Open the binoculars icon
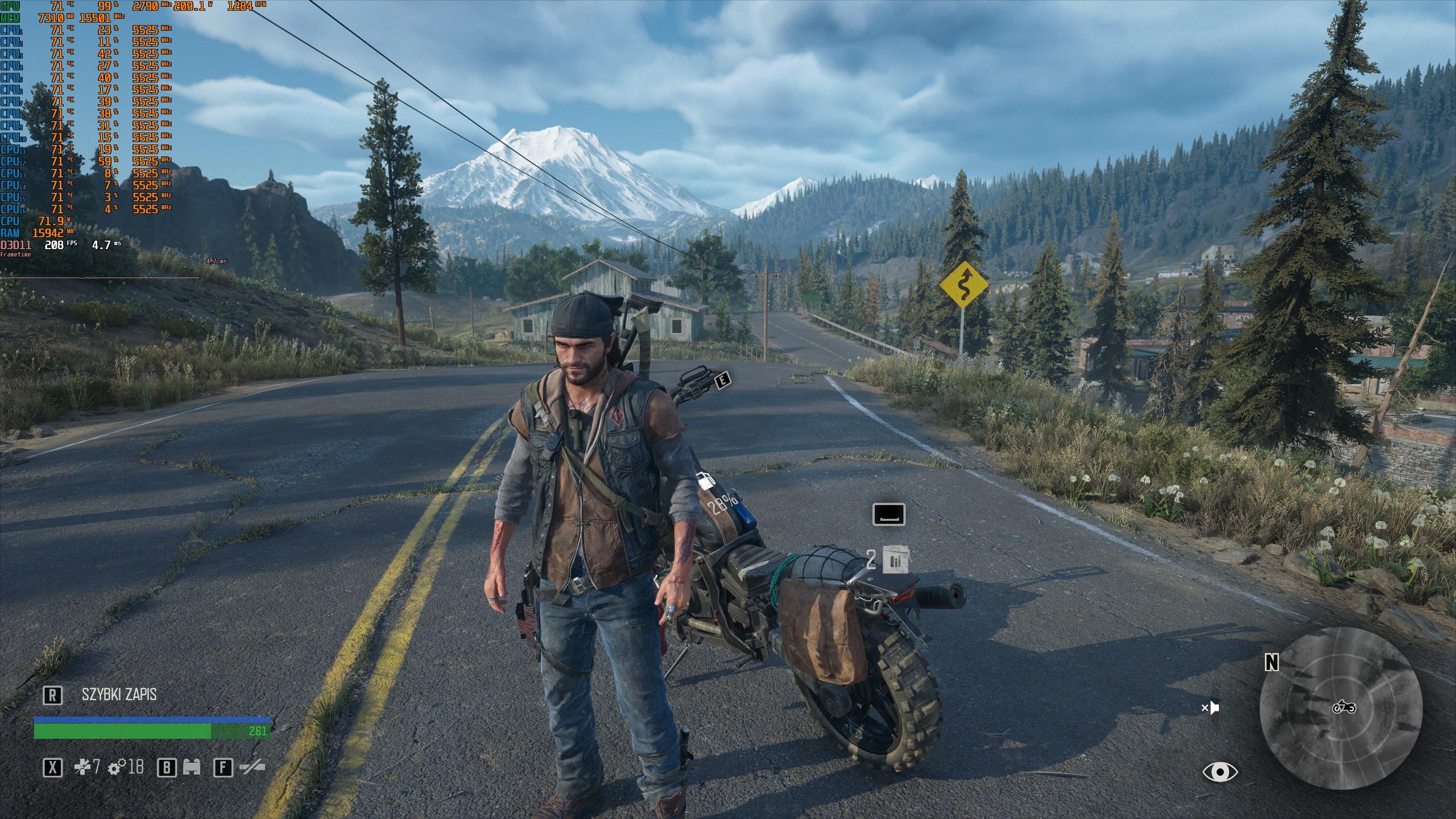1456x819 pixels. [192, 768]
